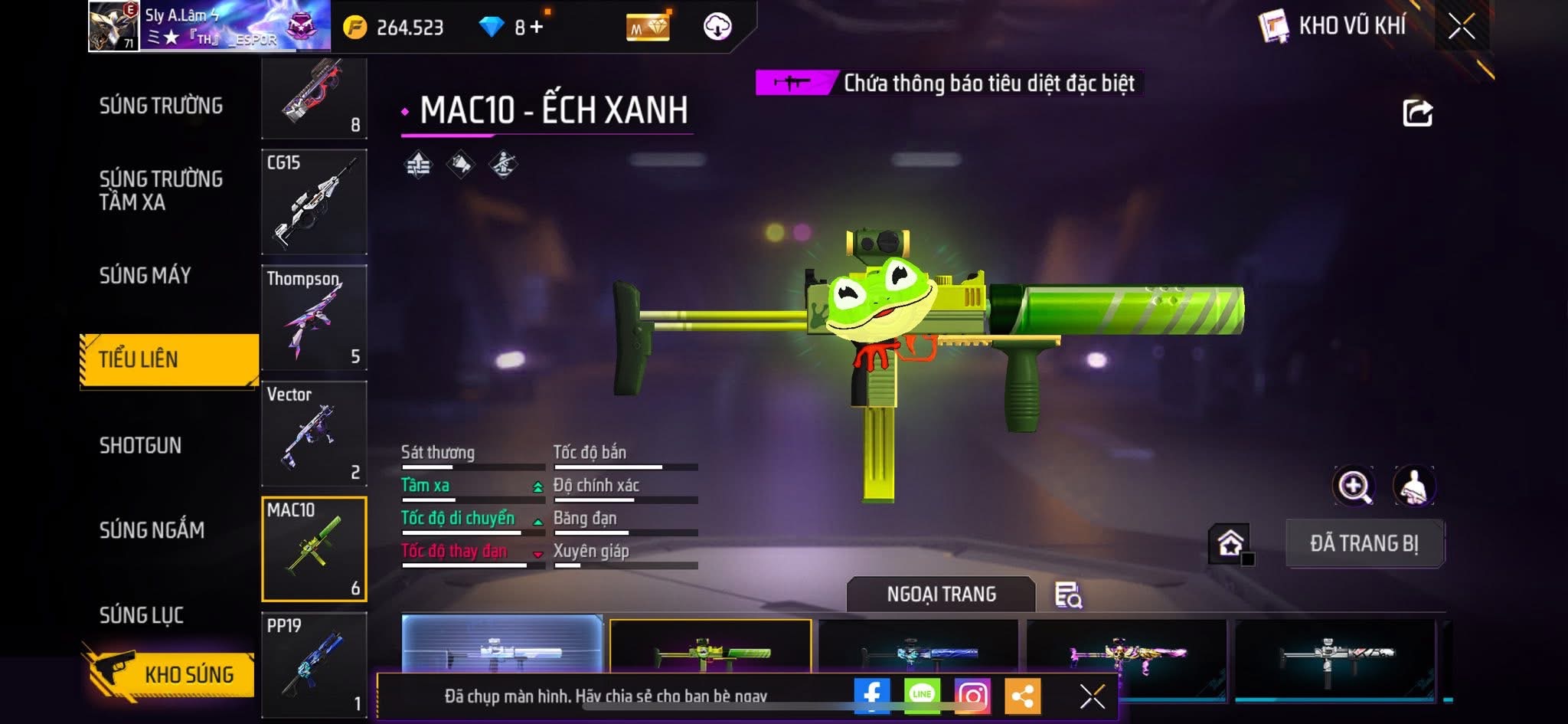Open the SÚNG MÁY category

(145, 275)
